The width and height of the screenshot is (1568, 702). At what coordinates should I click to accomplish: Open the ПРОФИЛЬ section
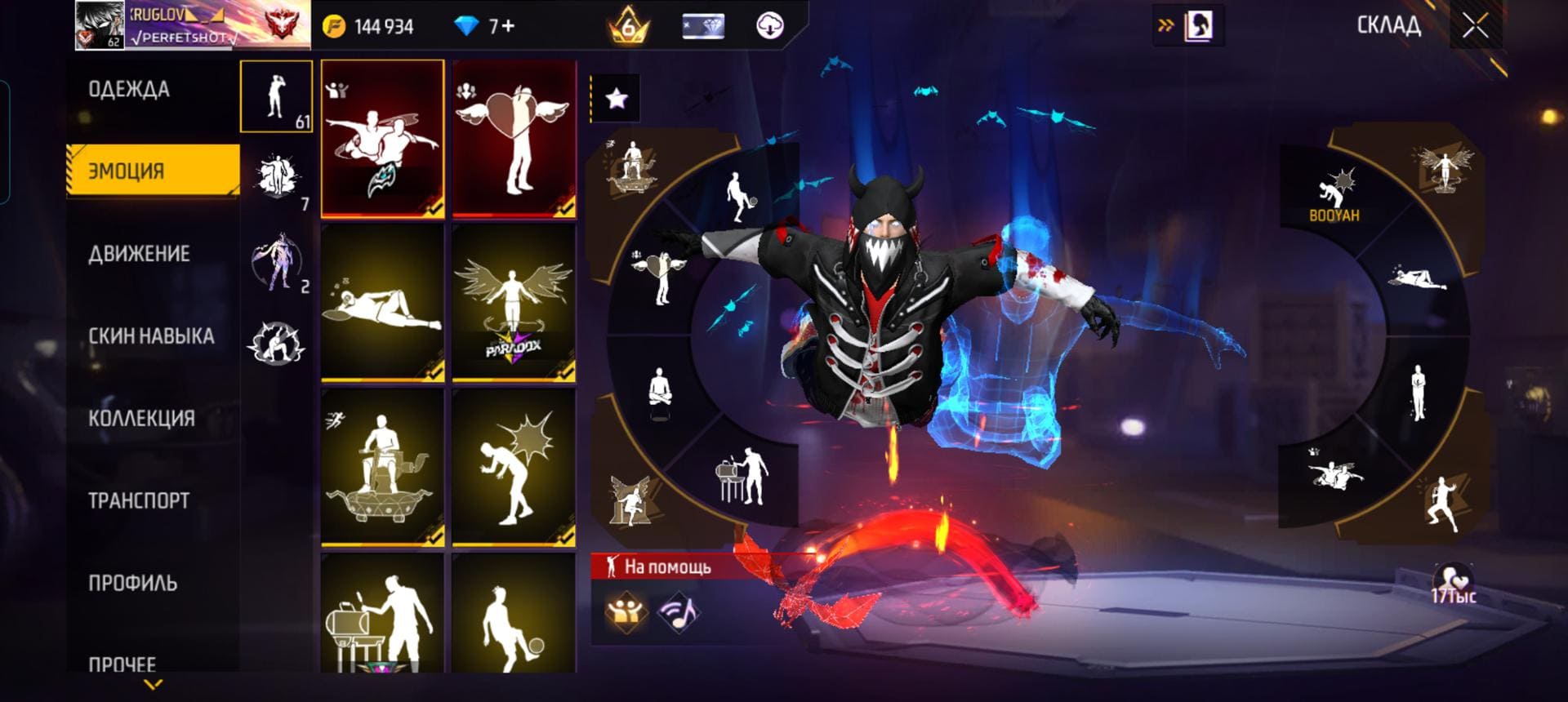(132, 584)
